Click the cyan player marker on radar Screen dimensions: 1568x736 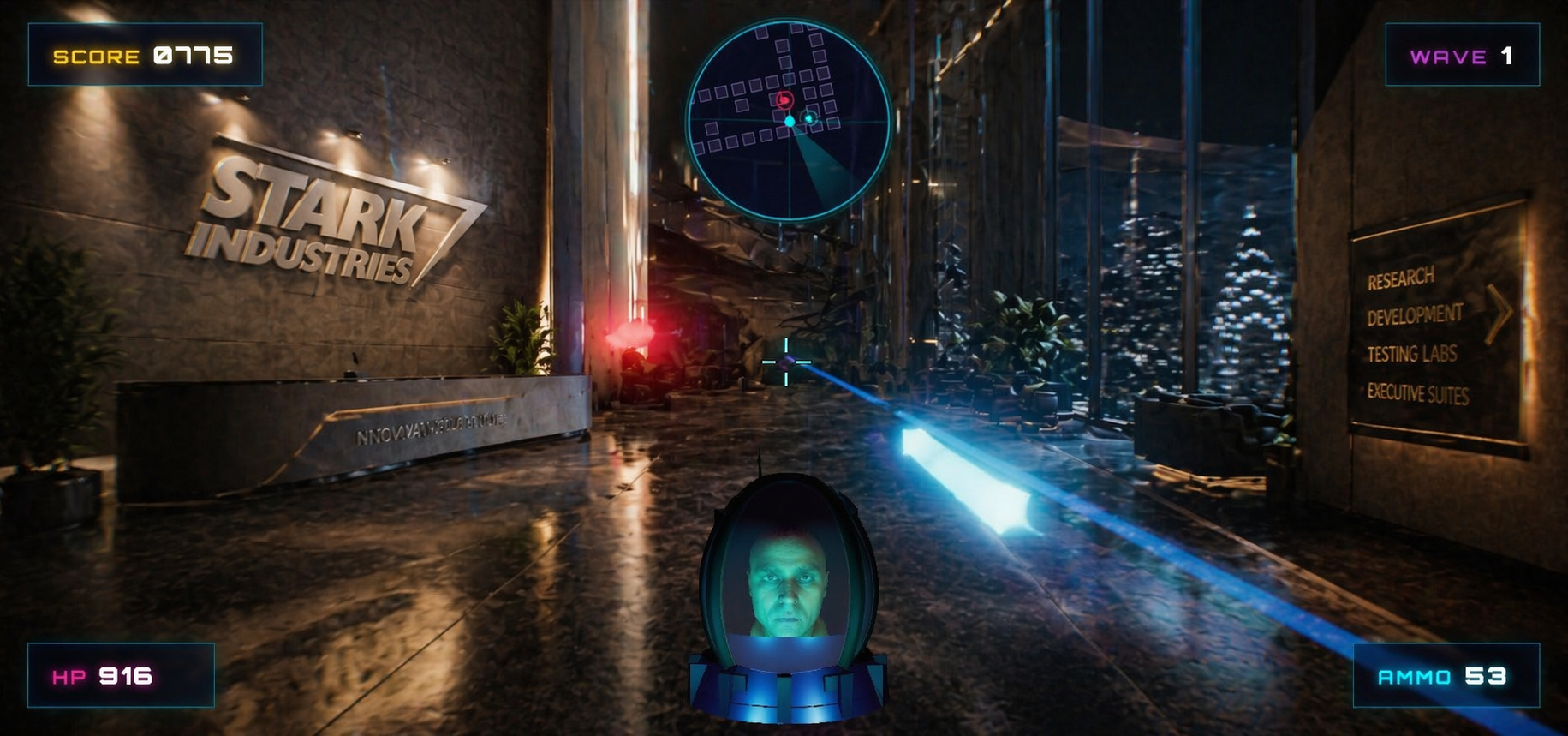[790, 122]
